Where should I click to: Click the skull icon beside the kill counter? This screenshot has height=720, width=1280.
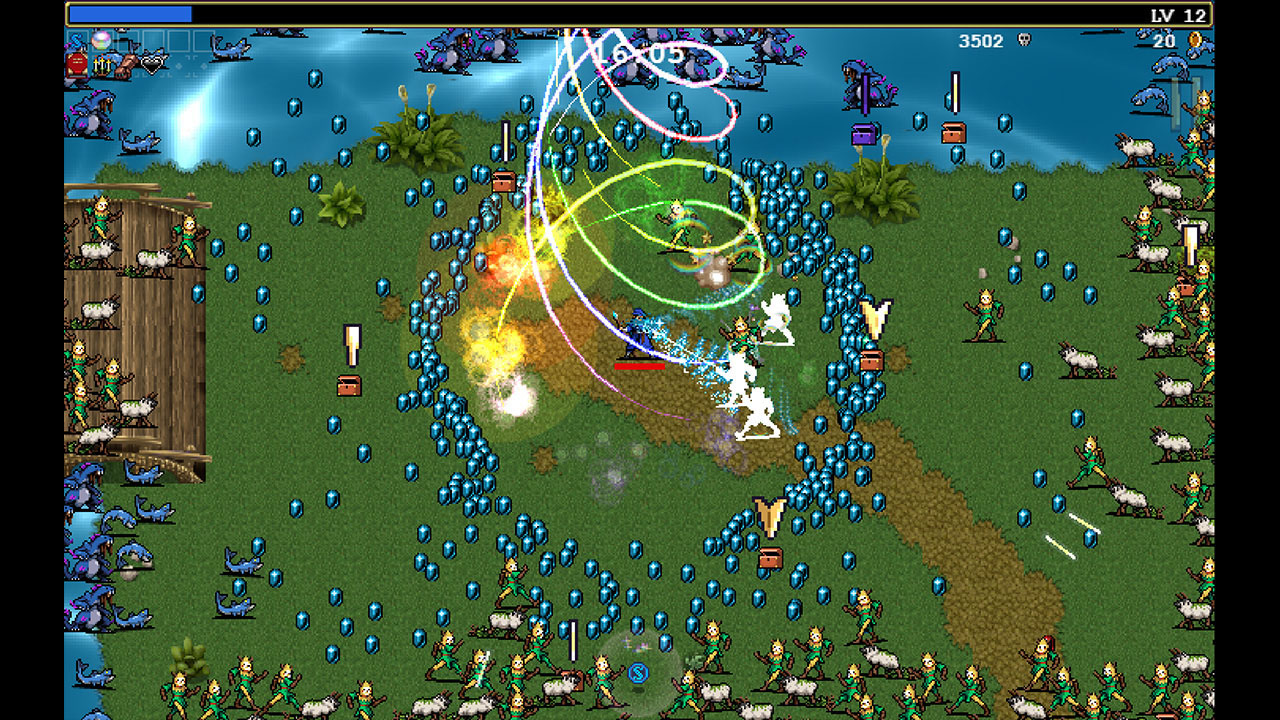pos(1026,38)
